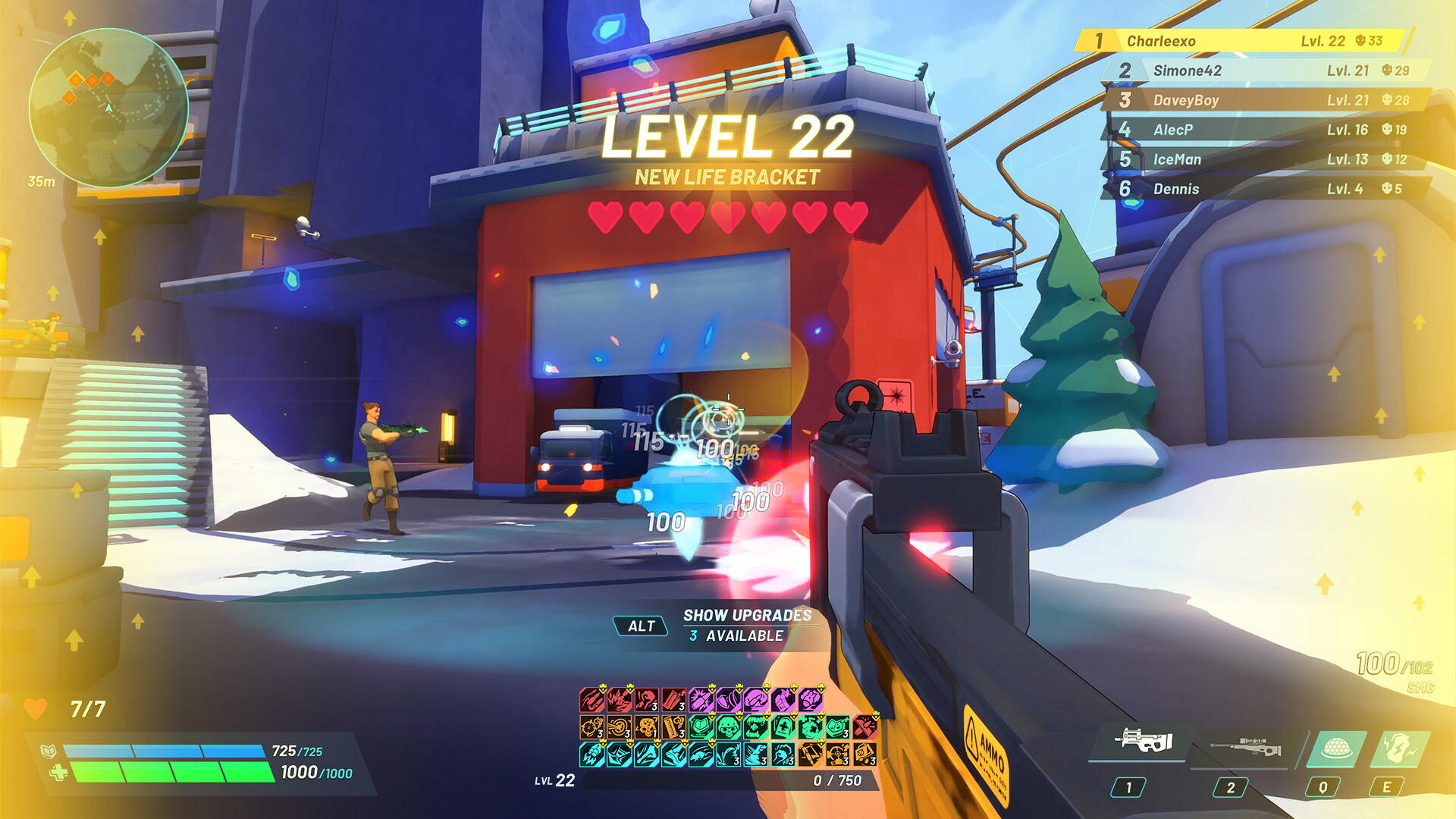Toggle the upgrades panel with the ALT button
This screenshot has height=819, width=1456.
[x=641, y=626]
